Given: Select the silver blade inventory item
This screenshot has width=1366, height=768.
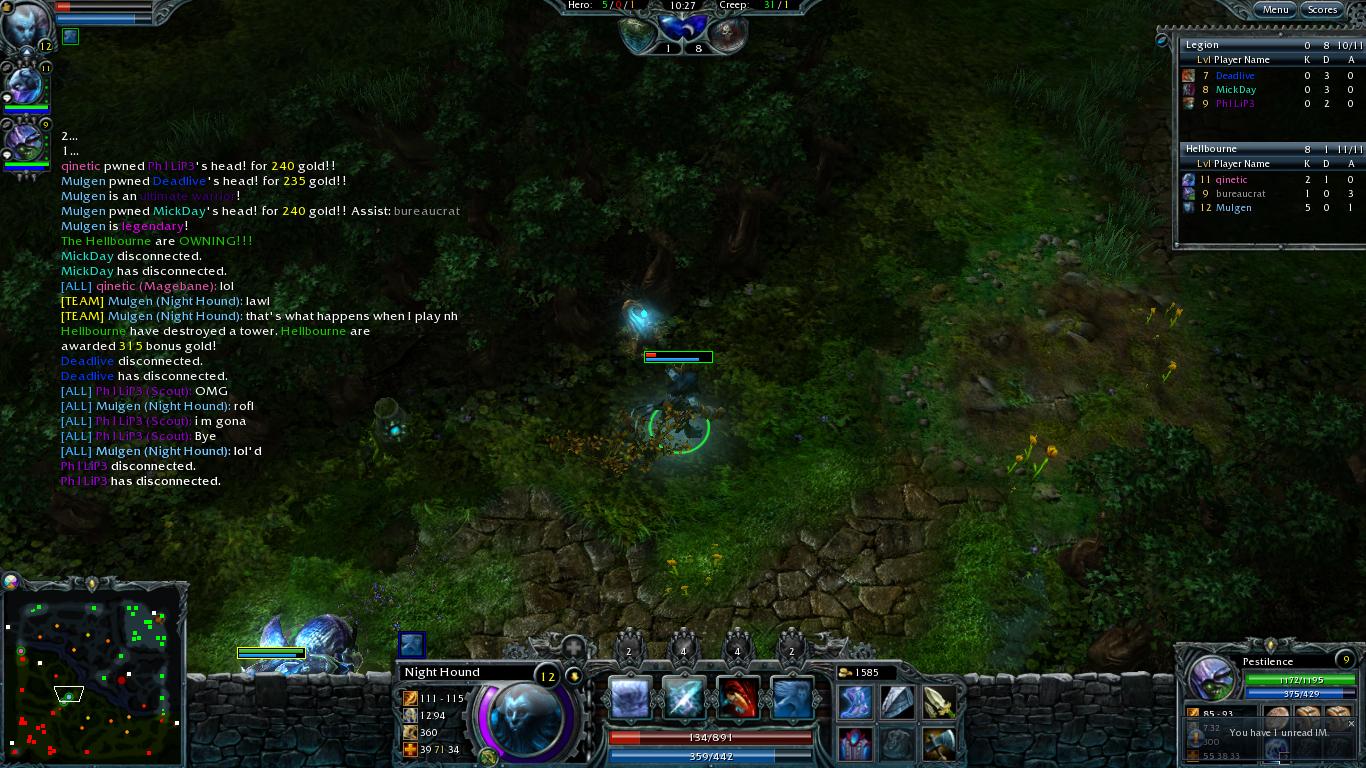Looking at the screenshot, I should tap(897, 702).
